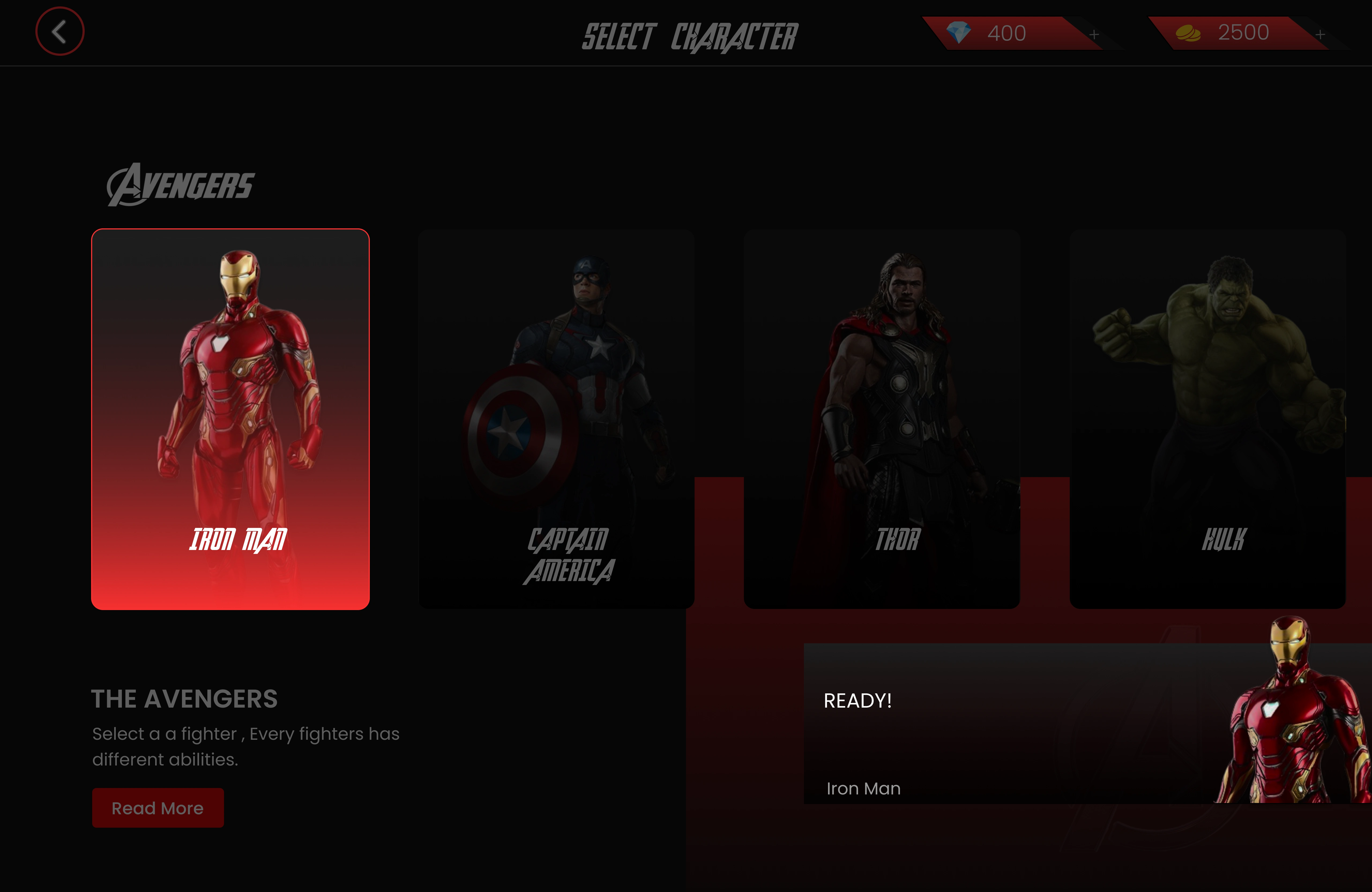Pick the Thor character card
Image resolution: width=1372 pixels, height=892 pixels.
tap(881, 419)
